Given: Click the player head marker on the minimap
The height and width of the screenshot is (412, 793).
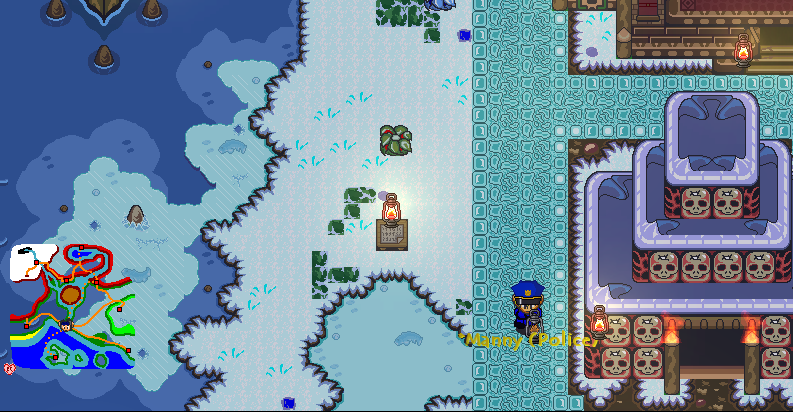Looking at the screenshot, I should [66, 324].
